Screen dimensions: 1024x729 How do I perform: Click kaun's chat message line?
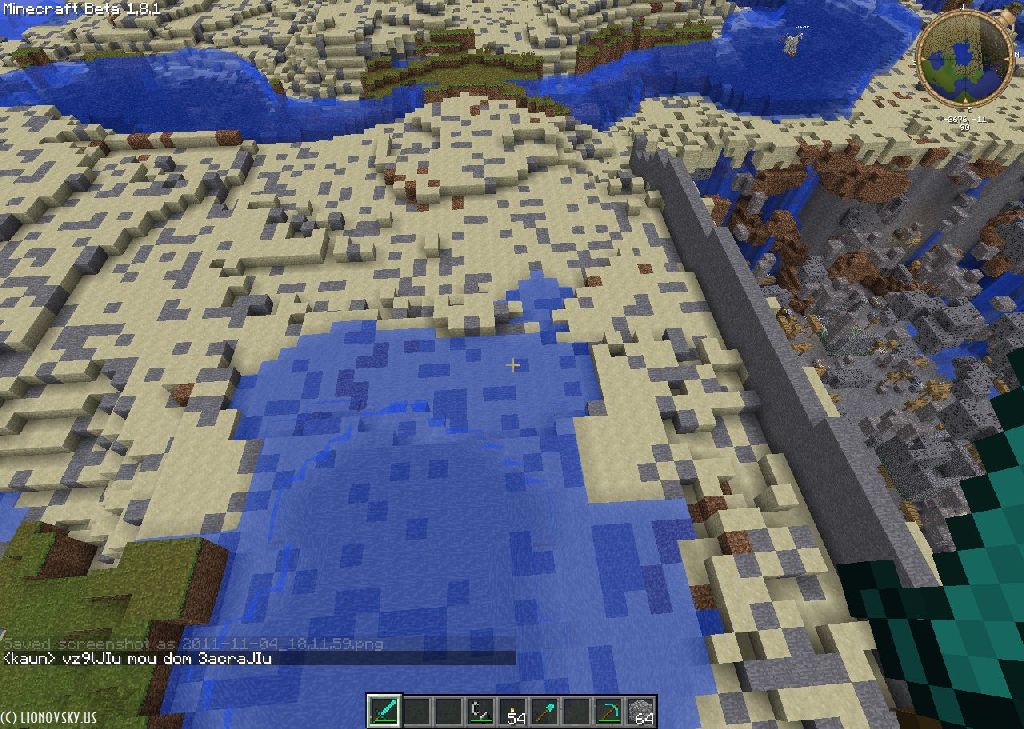point(138,658)
